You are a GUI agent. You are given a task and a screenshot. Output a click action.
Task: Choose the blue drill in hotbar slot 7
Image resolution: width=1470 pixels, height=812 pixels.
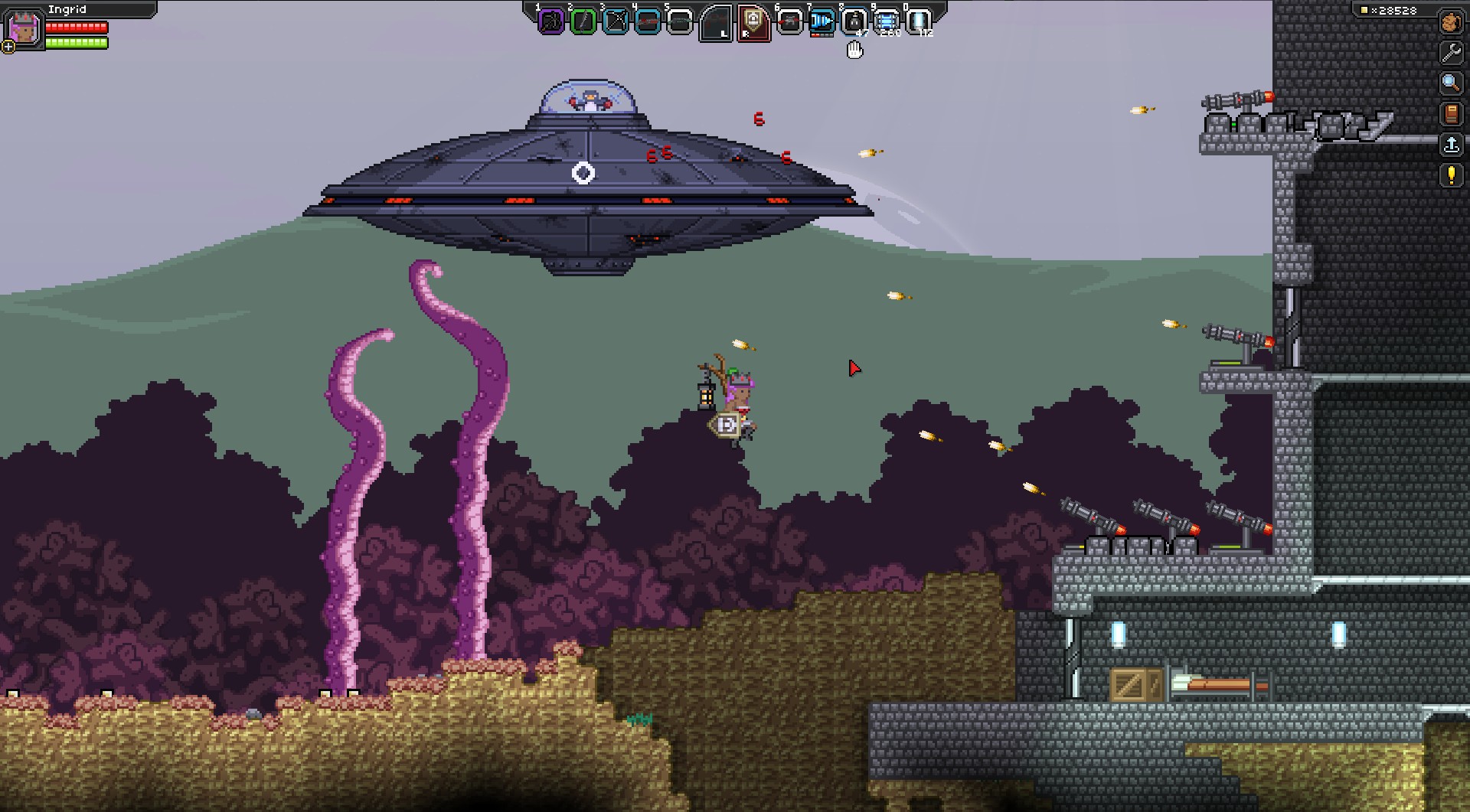pos(822,21)
